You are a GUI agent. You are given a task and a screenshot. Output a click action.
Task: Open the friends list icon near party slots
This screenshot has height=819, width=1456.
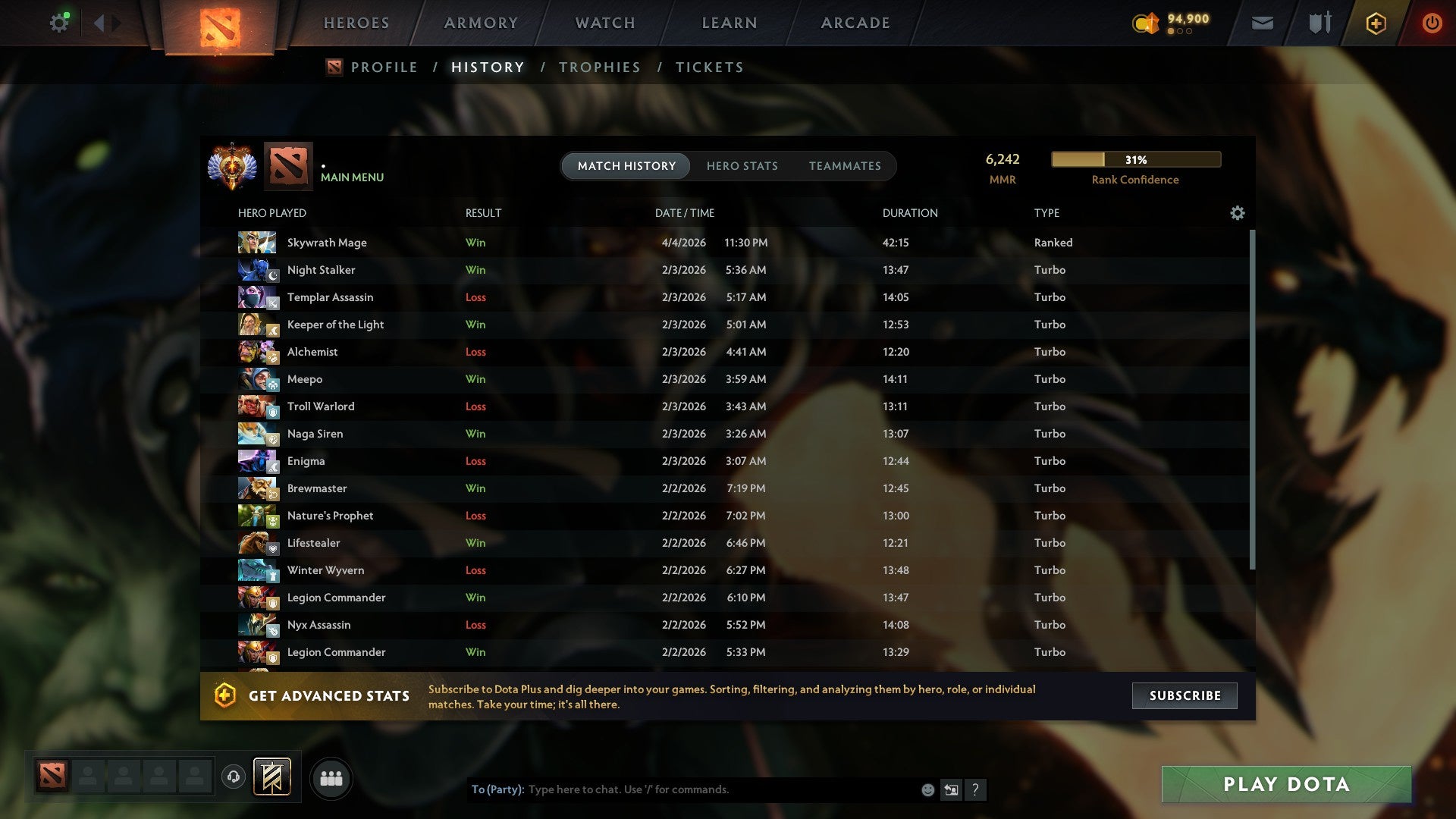(331, 777)
